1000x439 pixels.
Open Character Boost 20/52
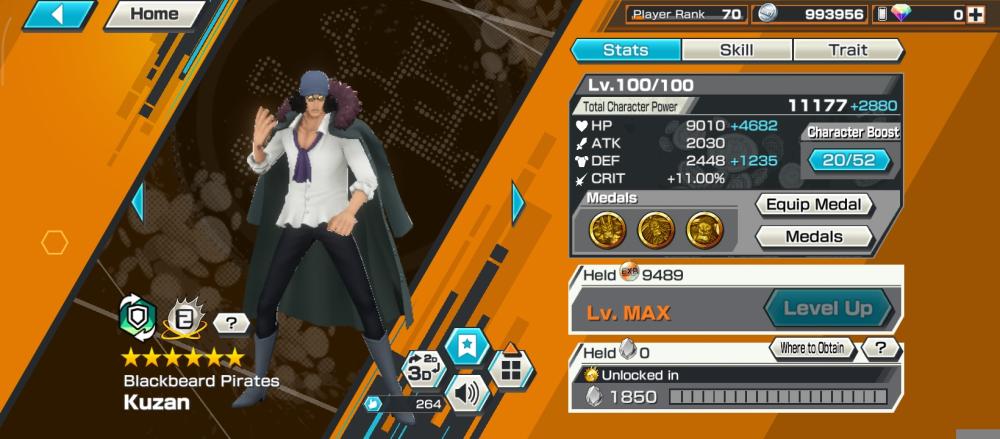point(849,160)
